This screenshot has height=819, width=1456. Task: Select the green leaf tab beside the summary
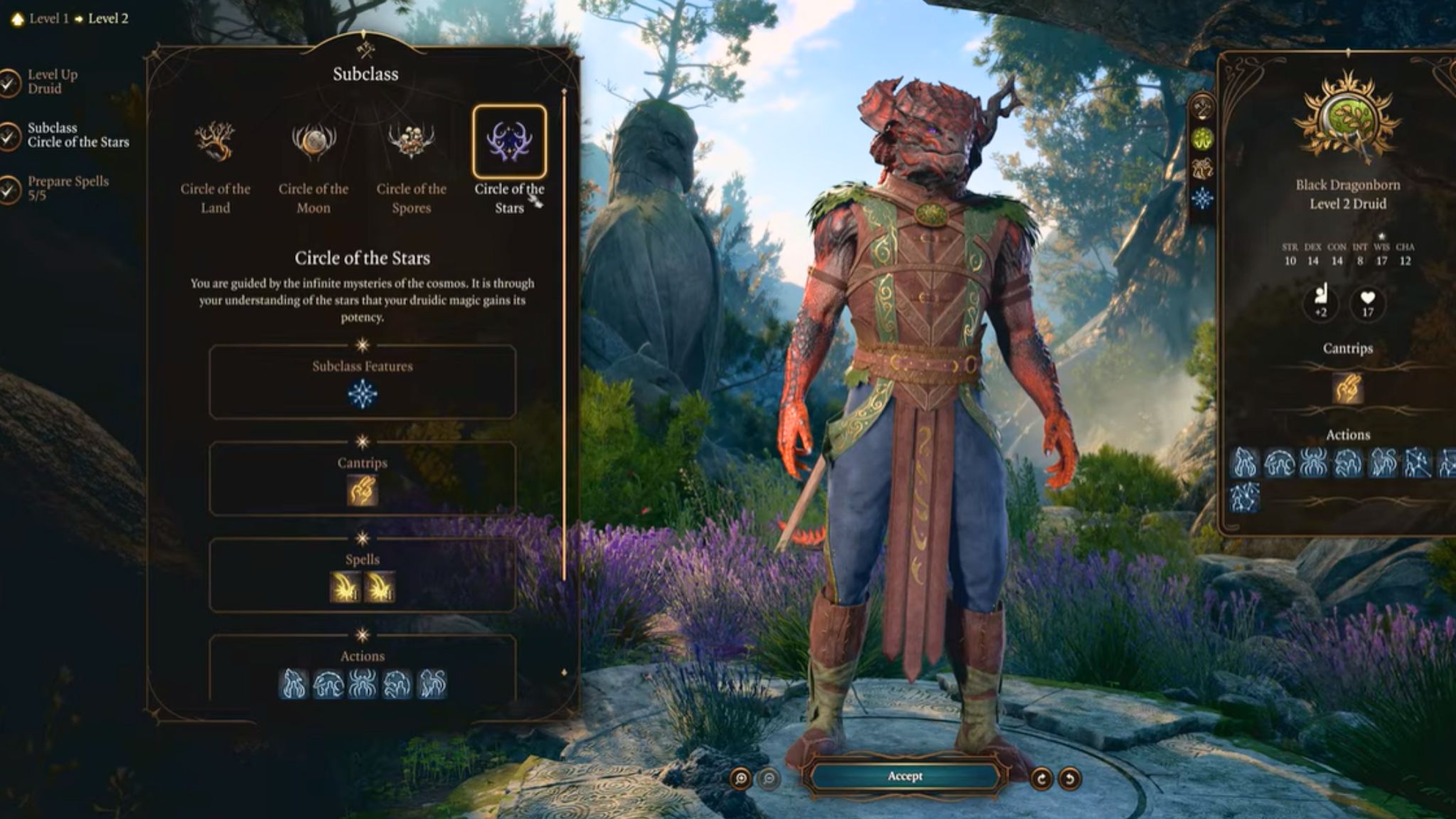point(1202,139)
